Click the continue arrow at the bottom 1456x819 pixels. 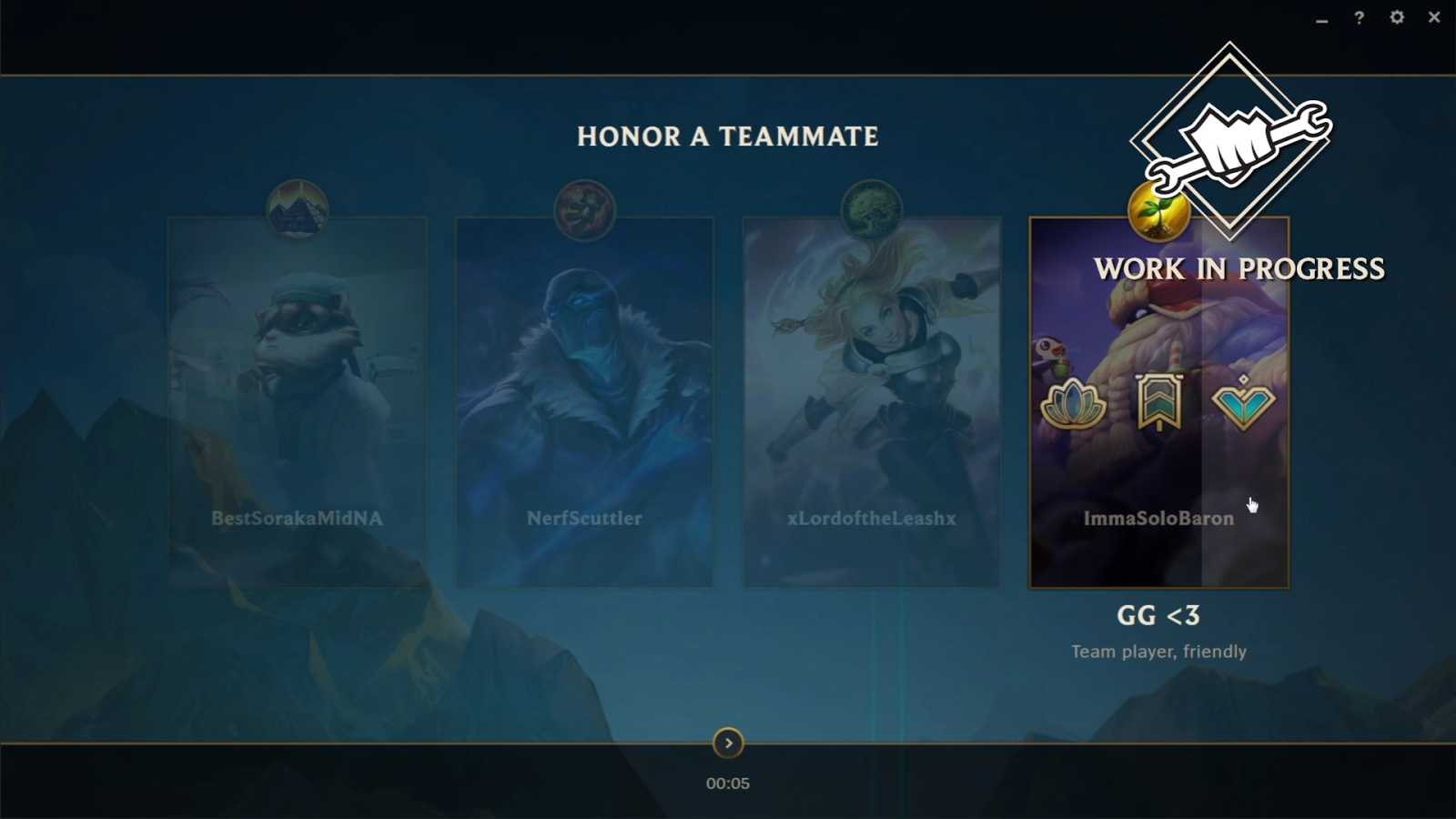(x=728, y=743)
